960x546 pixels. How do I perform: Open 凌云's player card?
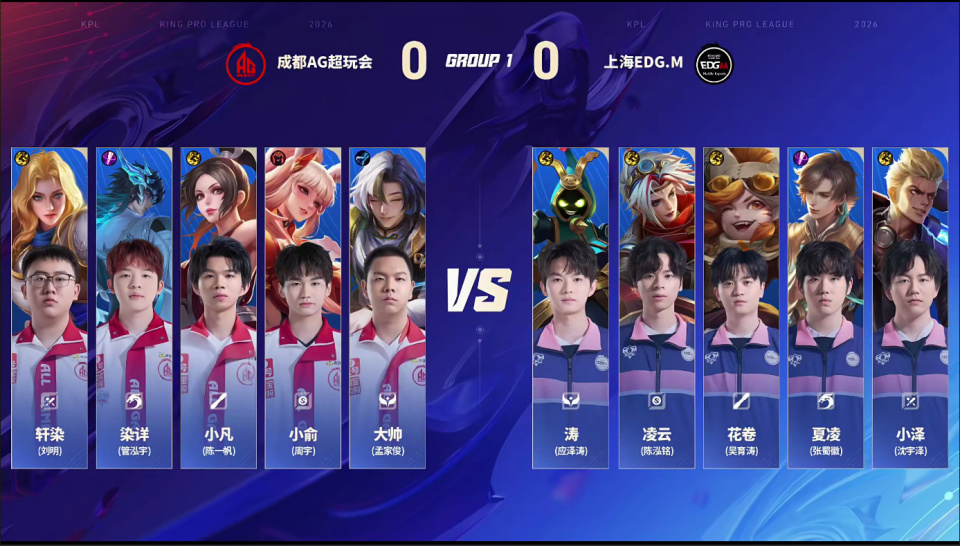pyautogui.click(x=656, y=308)
